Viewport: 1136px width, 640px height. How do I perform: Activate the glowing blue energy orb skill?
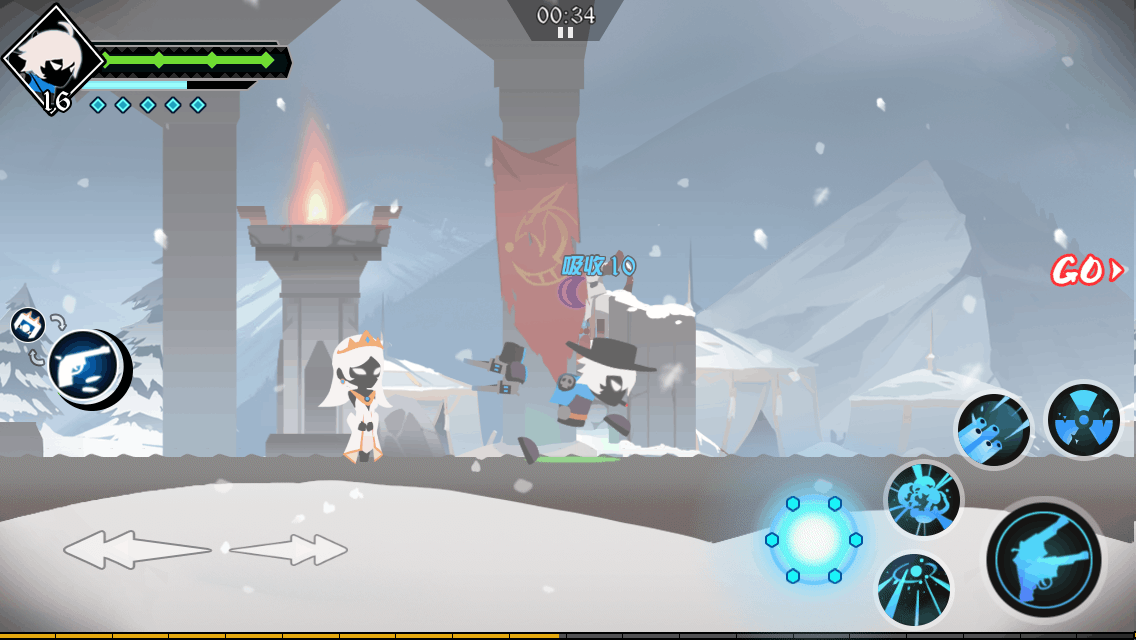(x=812, y=538)
